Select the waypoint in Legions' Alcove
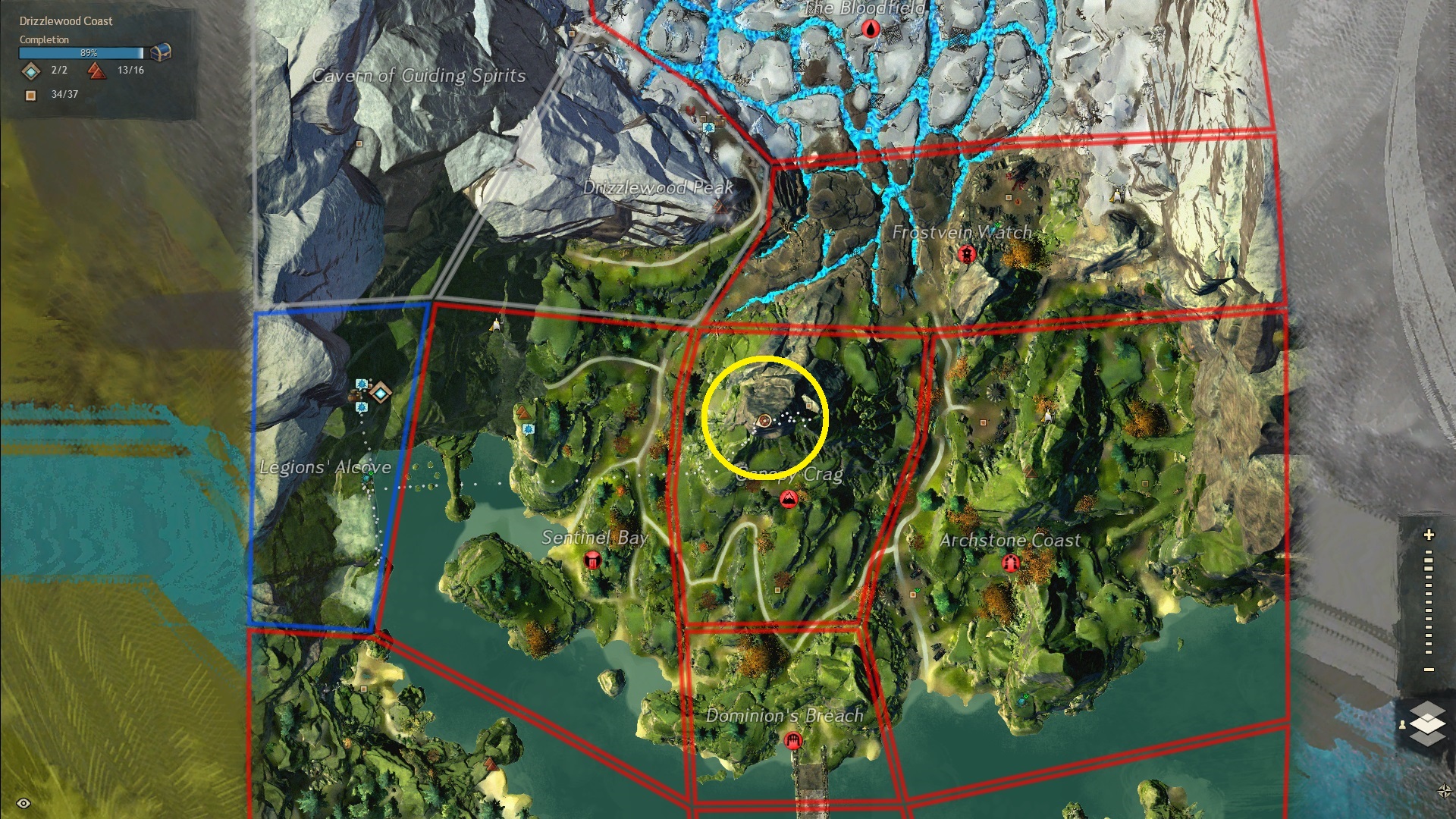Viewport: 1456px width, 819px height. point(380,393)
